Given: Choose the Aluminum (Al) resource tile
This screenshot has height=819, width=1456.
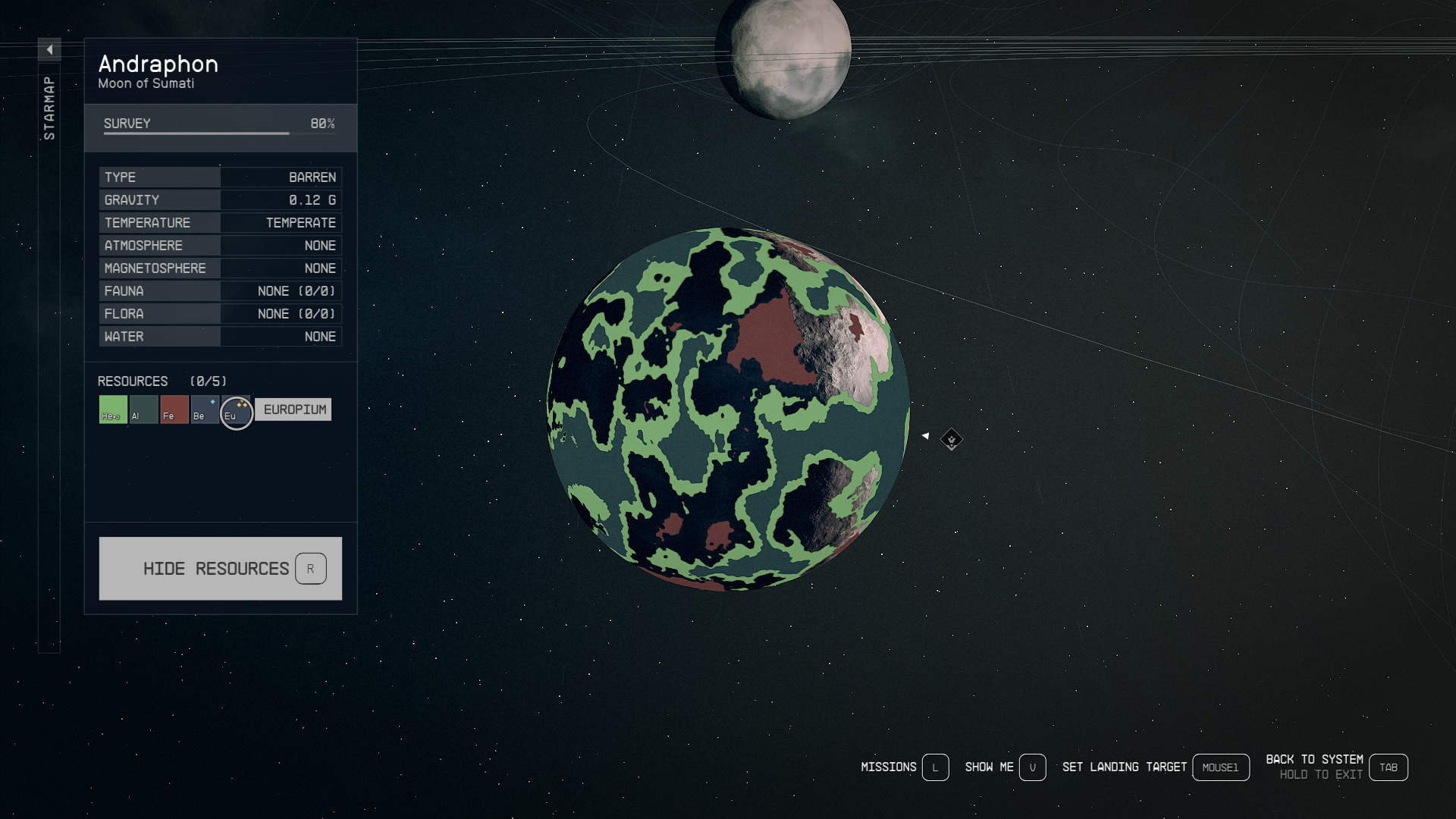Looking at the screenshot, I should coord(143,409).
